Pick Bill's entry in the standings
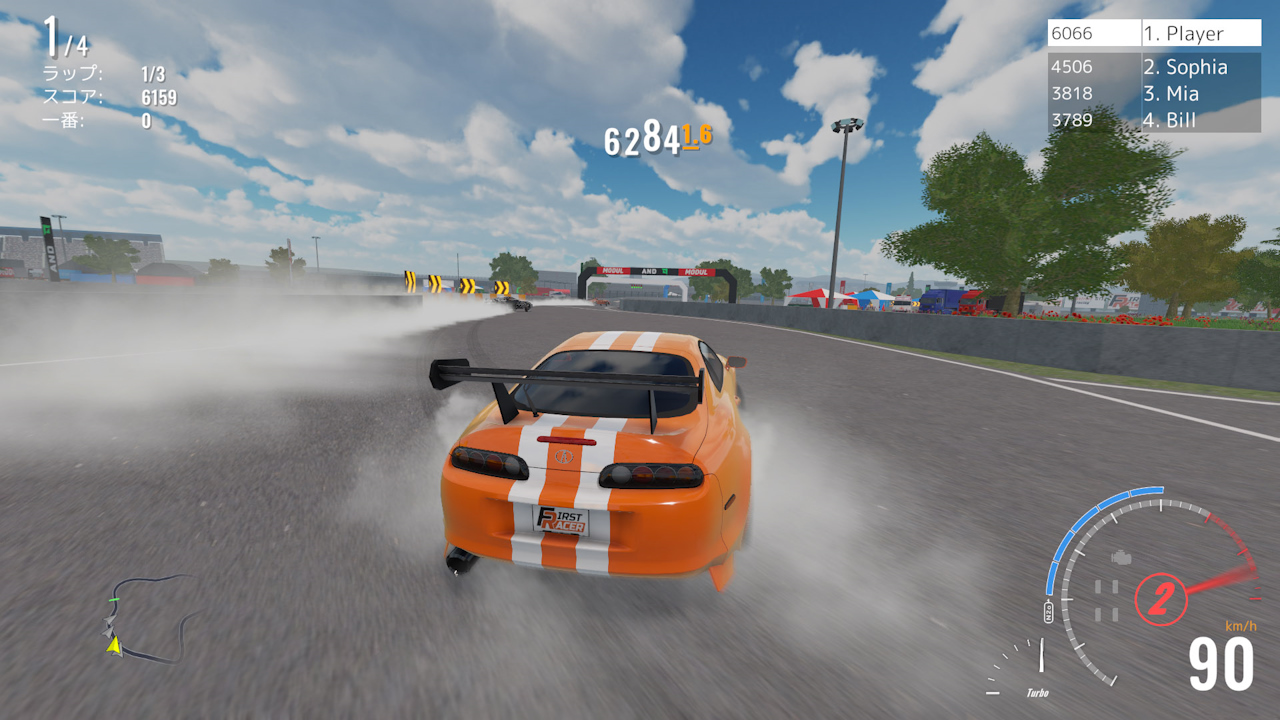The image size is (1280, 720). (x=1154, y=120)
